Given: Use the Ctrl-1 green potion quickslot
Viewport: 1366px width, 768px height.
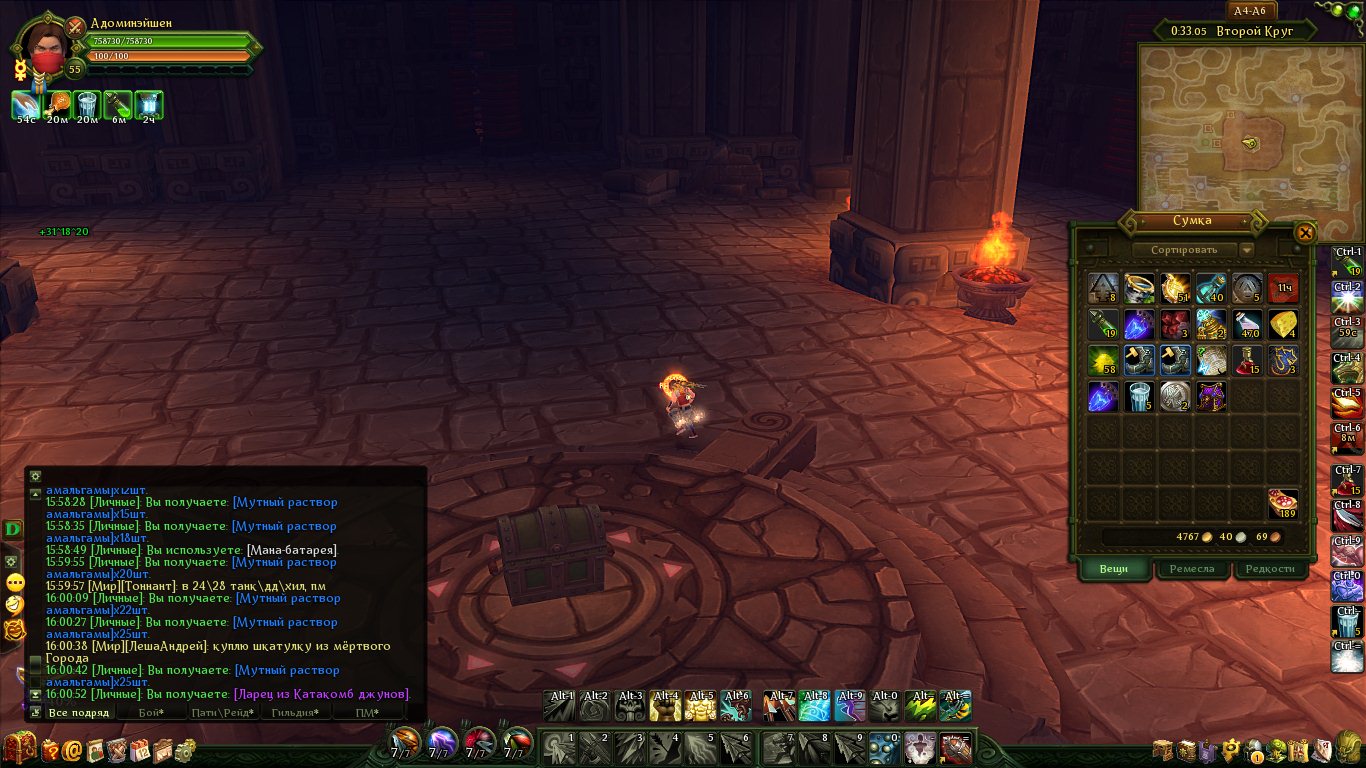Looking at the screenshot, I should click(x=1347, y=263).
